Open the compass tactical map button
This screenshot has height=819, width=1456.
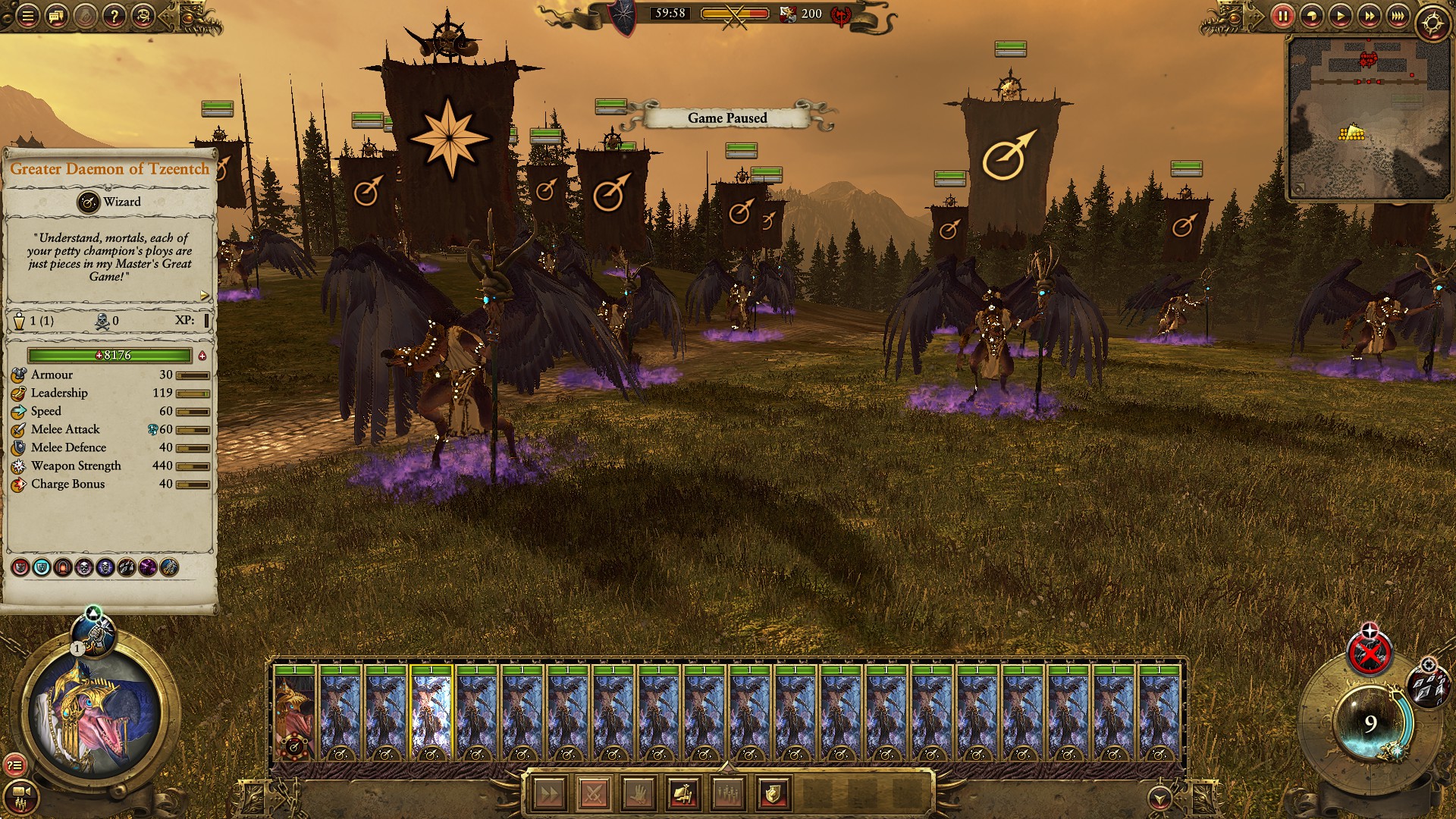click(1432, 24)
